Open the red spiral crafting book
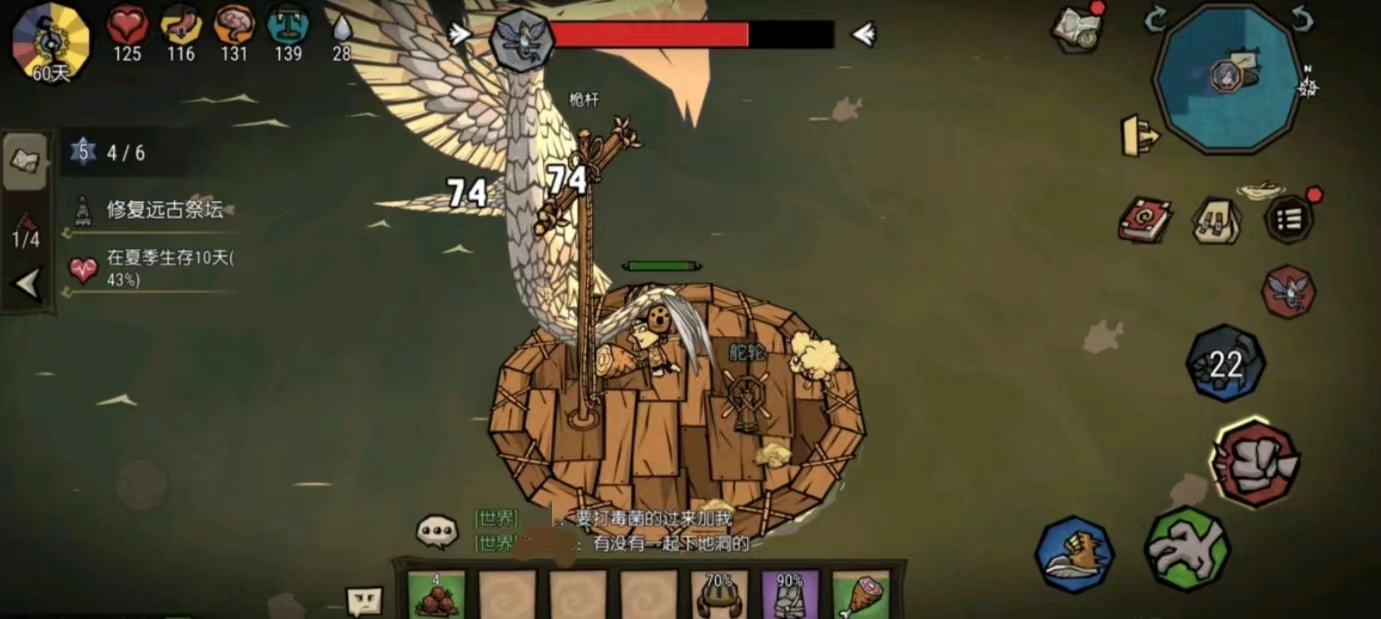Image resolution: width=1381 pixels, height=619 pixels. click(1145, 219)
